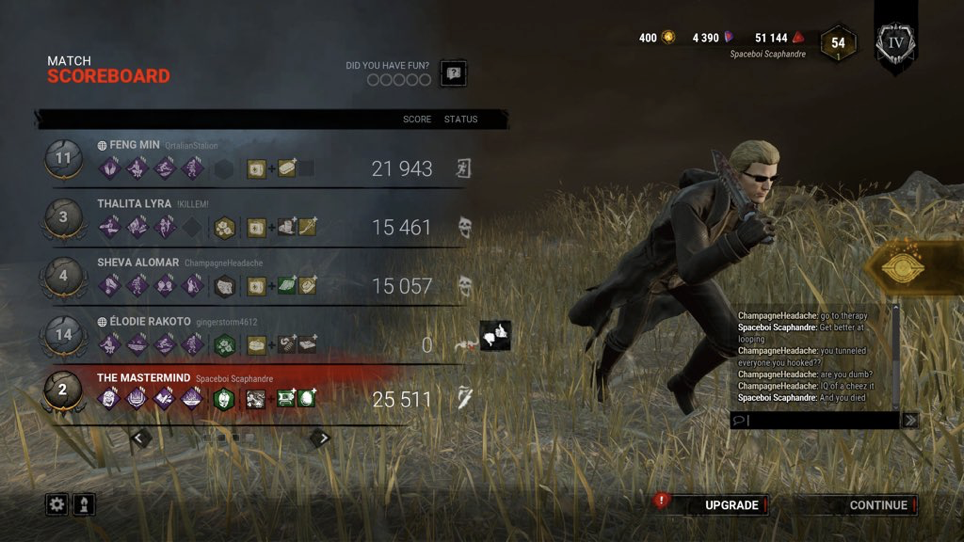Click the icon right of the settings gear
Screen dimensions: 964x542
coord(84,505)
